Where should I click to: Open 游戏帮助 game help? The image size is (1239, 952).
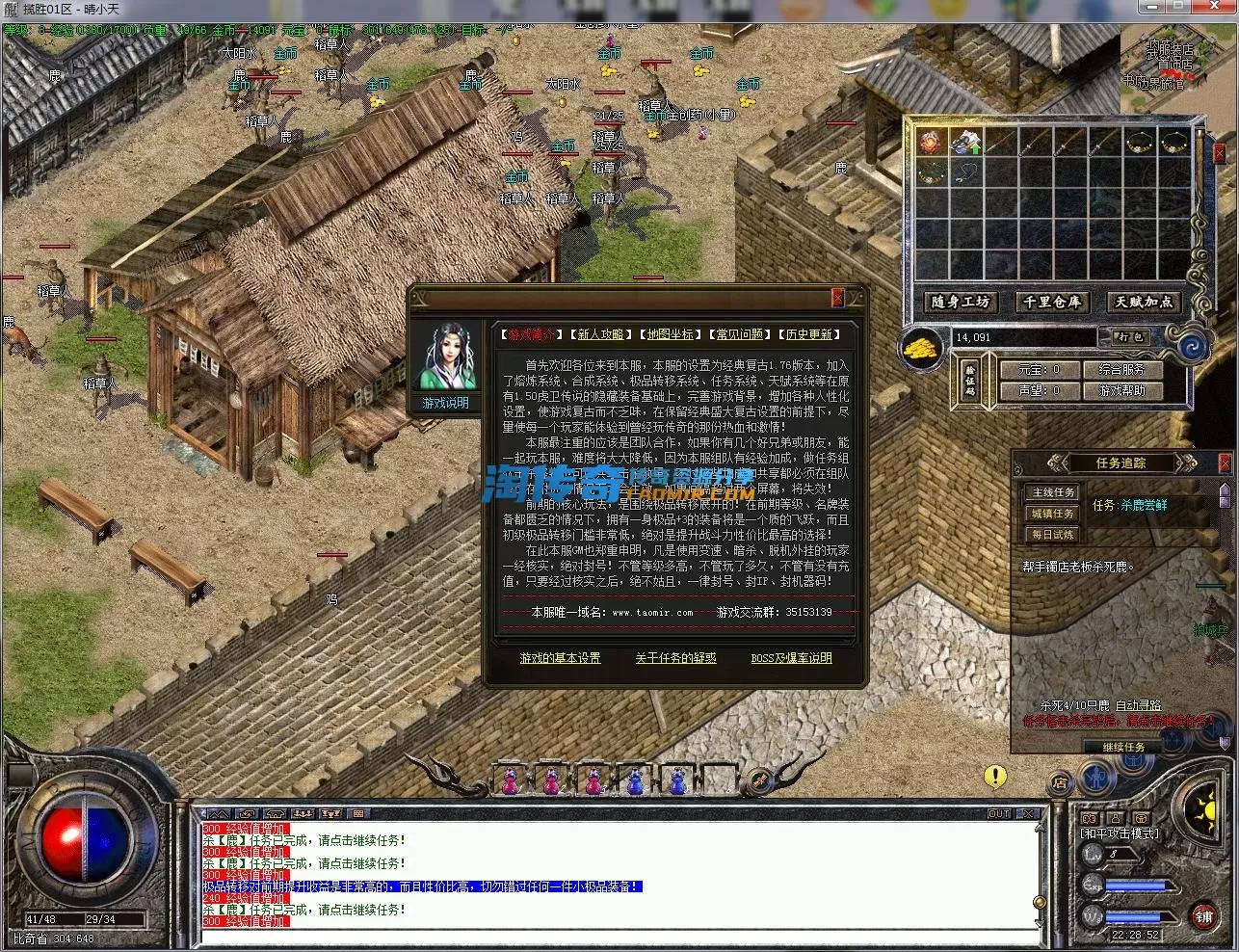point(1121,390)
